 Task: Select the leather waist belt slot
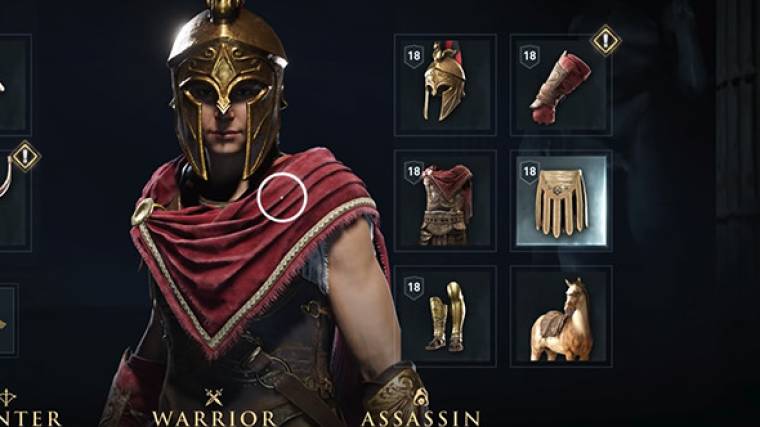561,201
